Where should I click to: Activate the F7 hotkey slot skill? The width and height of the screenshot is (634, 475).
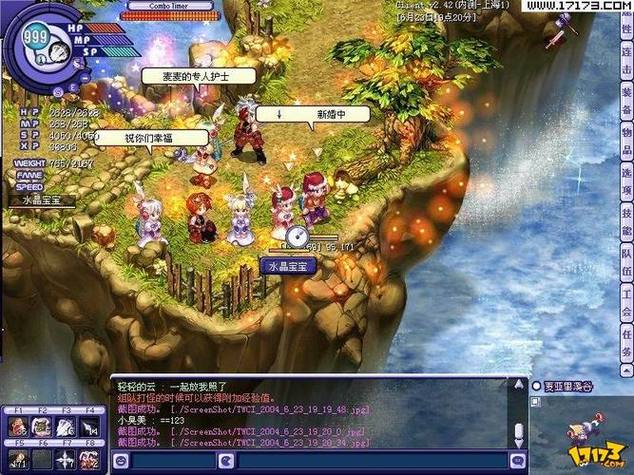65,458
